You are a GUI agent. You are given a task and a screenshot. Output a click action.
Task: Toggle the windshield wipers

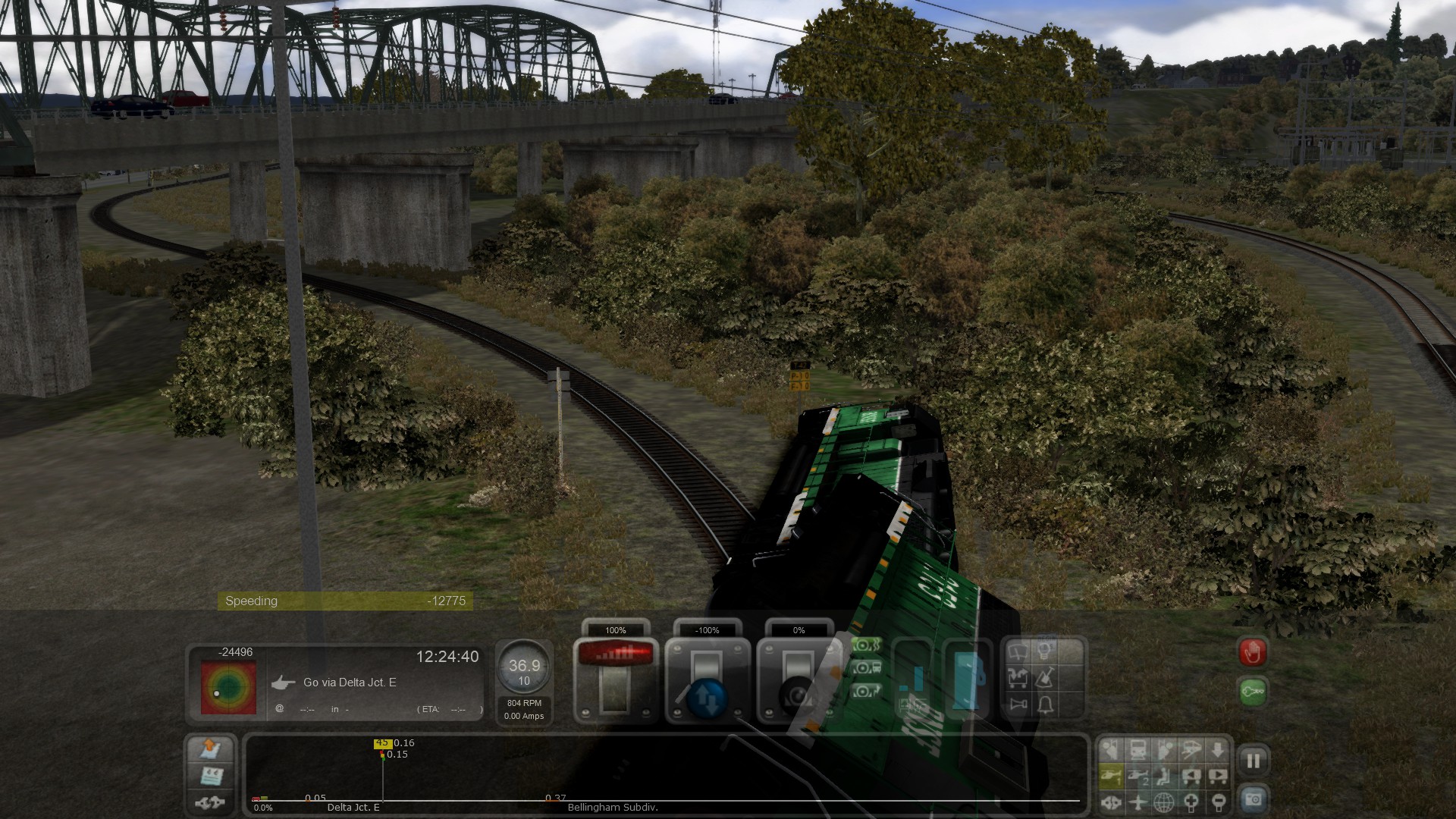[1018, 651]
